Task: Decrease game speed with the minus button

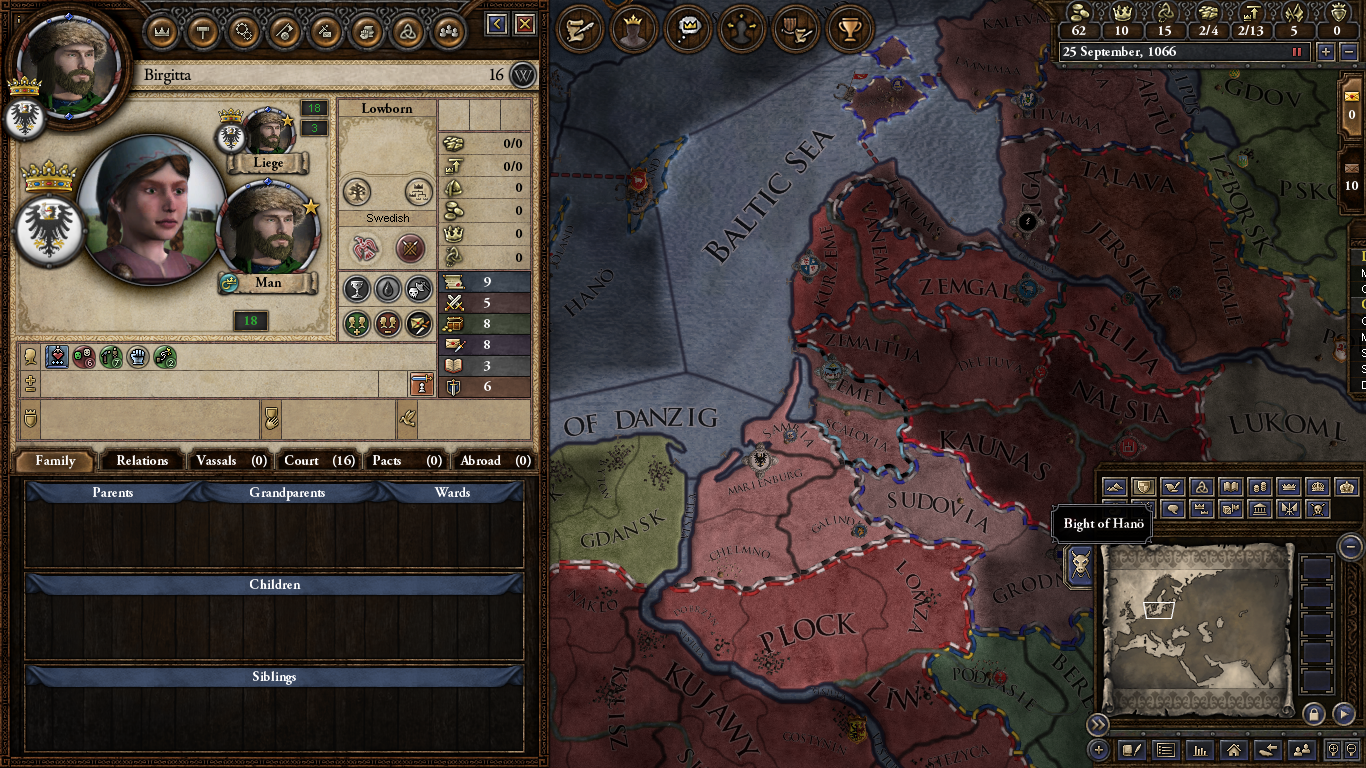Action: click(x=1346, y=52)
